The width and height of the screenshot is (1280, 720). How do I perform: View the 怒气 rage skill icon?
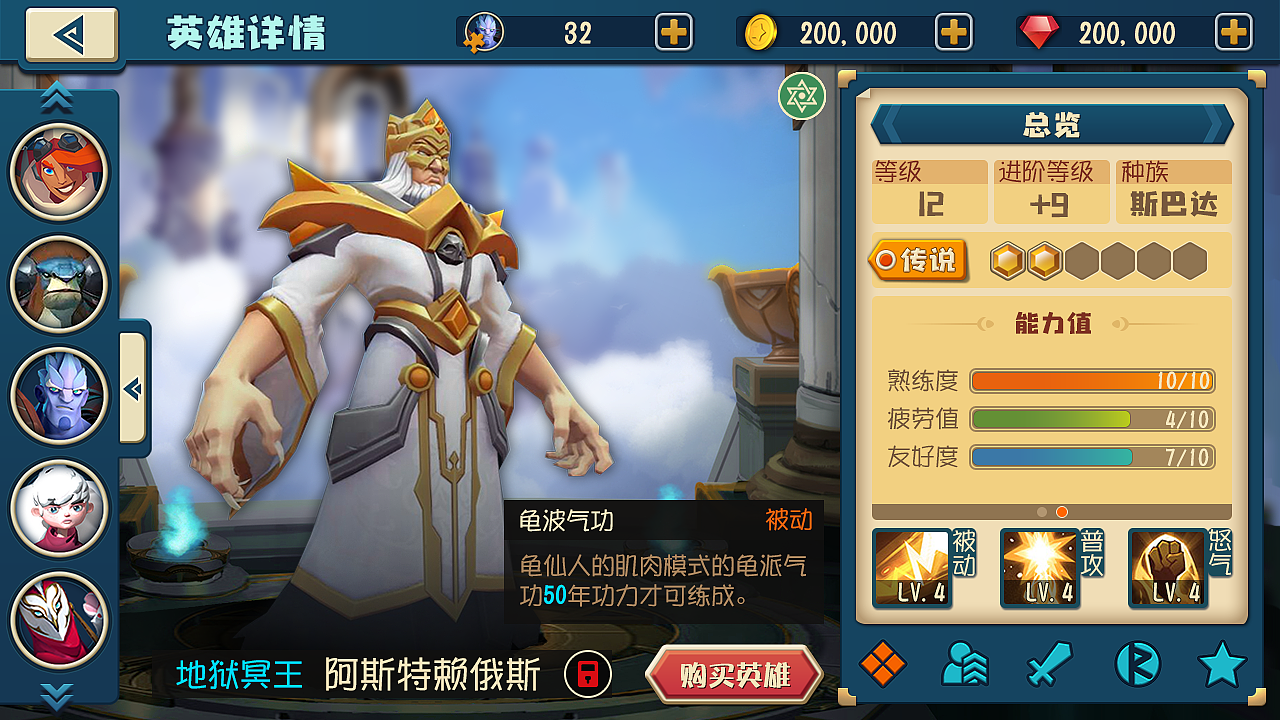pos(1167,567)
